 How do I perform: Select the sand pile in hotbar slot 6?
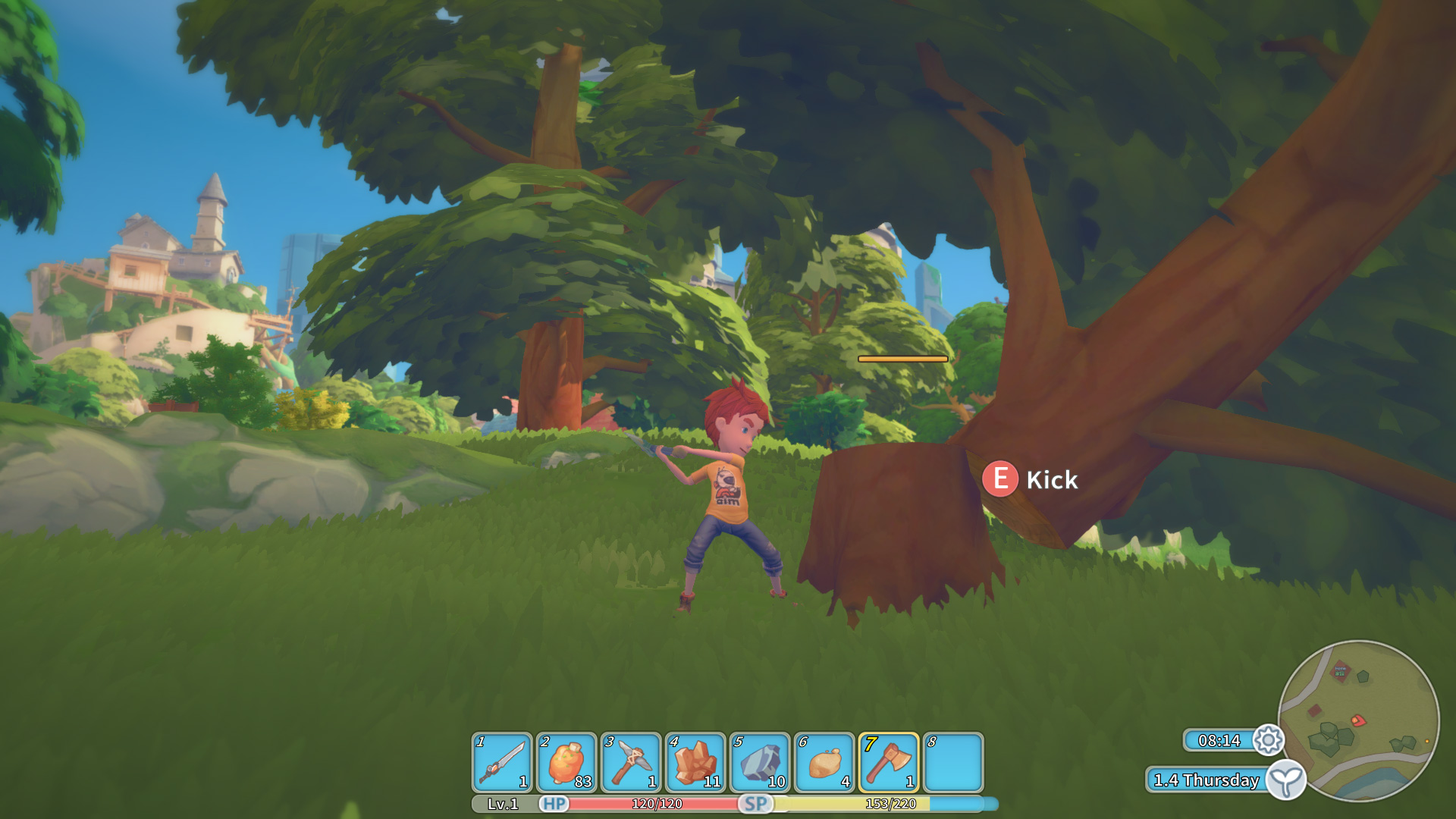click(826, 762)
